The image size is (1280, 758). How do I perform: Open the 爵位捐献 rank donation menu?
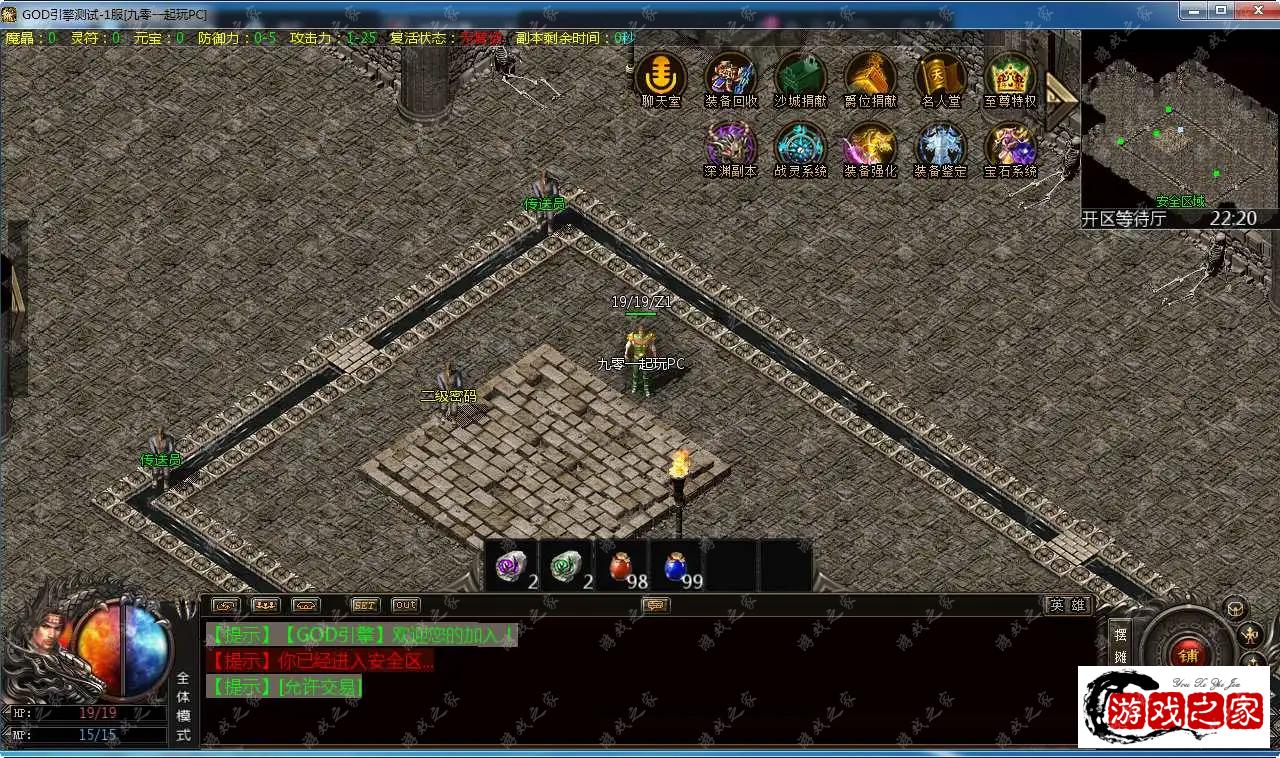tap(870, 76)
